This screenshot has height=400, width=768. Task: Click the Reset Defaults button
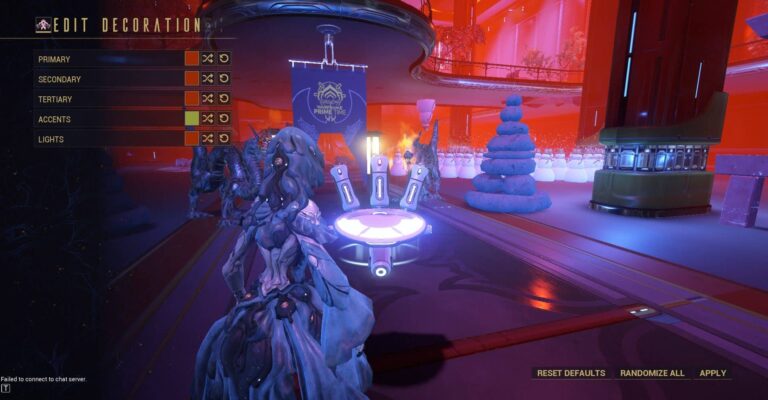point(571,373)
